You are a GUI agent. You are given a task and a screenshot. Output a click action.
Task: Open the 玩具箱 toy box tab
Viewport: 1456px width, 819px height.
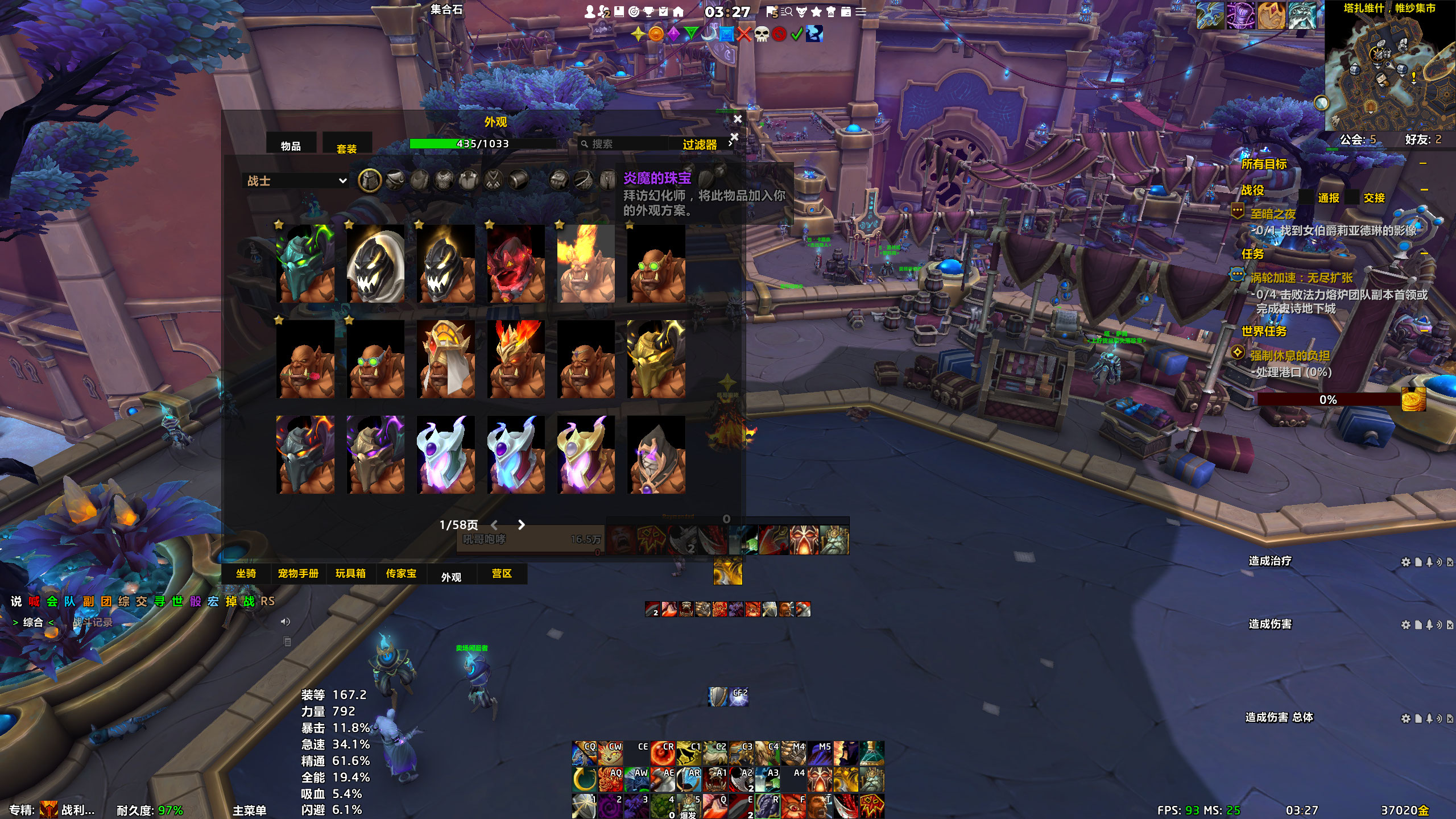(350, 573)
